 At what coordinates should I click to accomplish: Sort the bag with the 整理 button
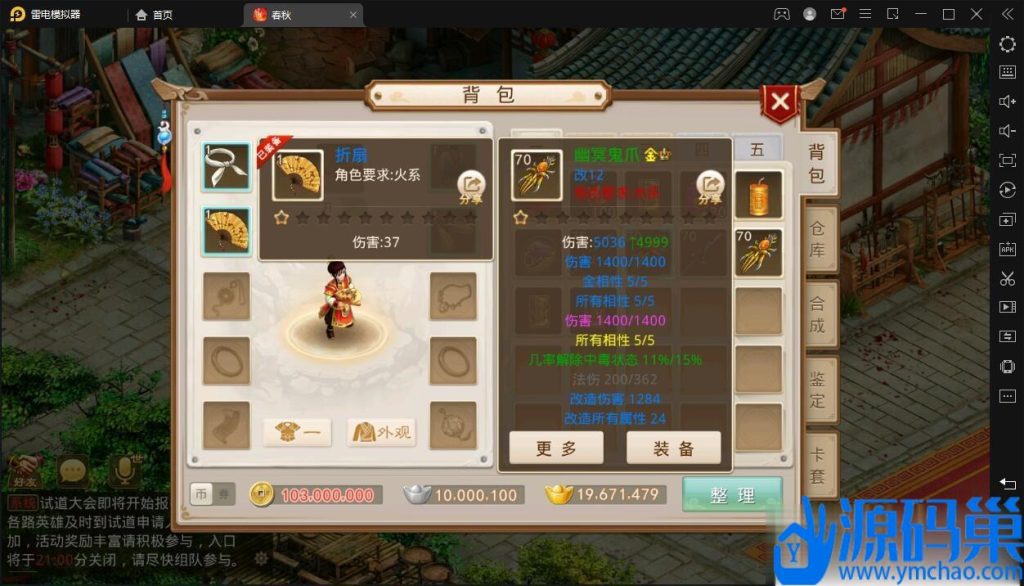tap(732, 495)
